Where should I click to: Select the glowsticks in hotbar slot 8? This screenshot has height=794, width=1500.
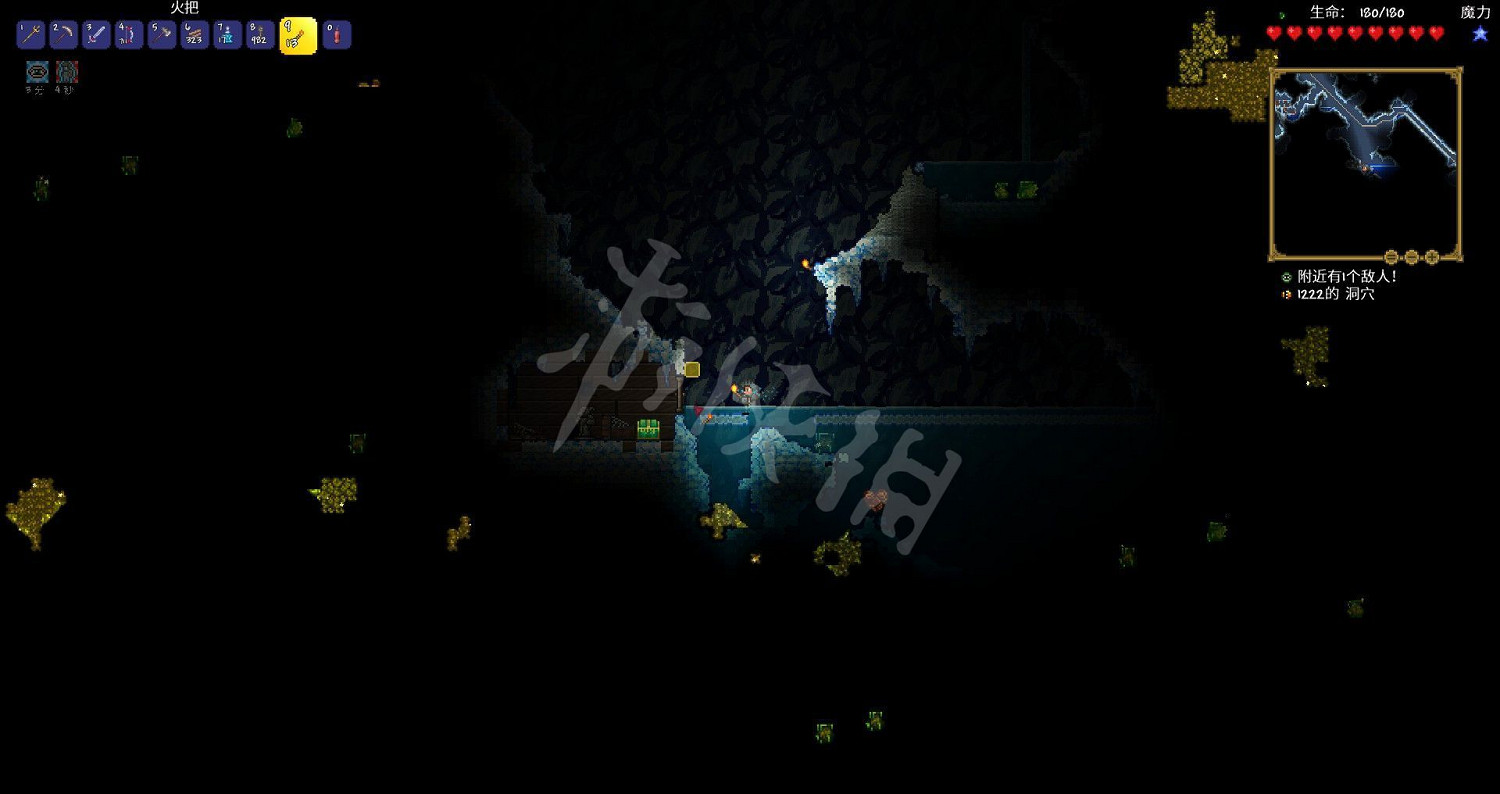point(260,34)
